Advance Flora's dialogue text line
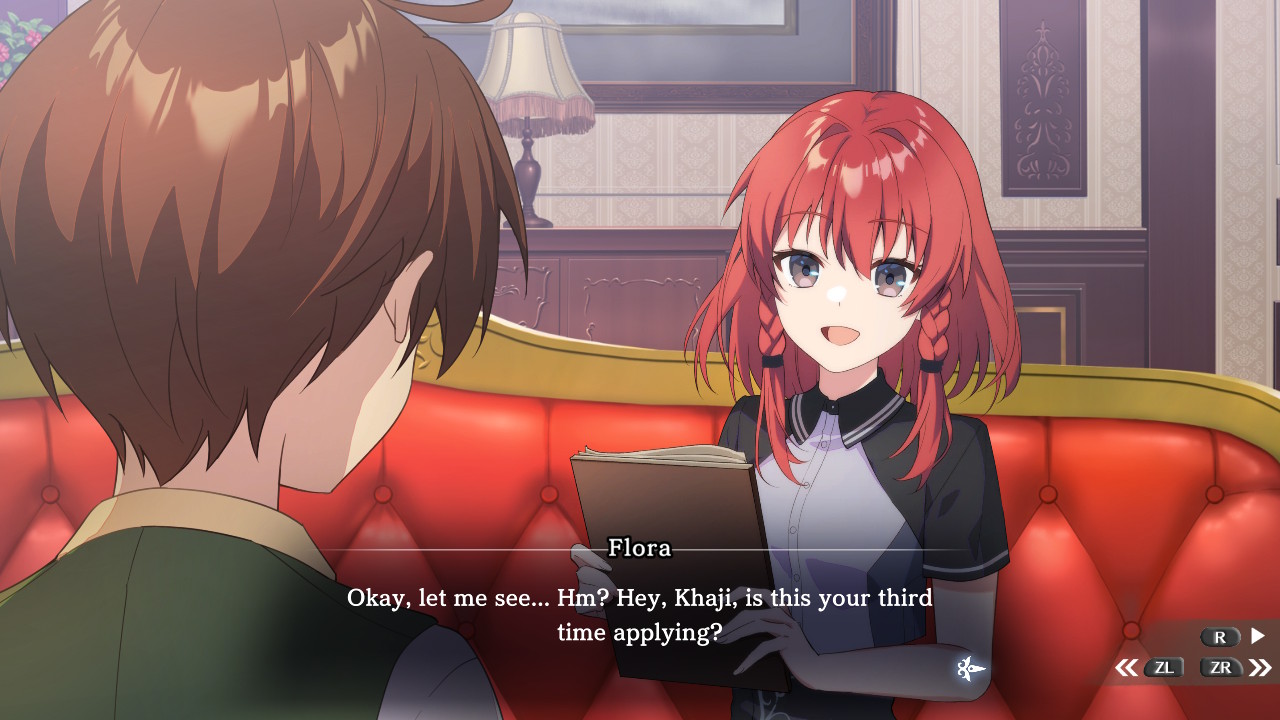Viewport: 1280px width, 720px height. pyautogui.click(x=640, y=615)
